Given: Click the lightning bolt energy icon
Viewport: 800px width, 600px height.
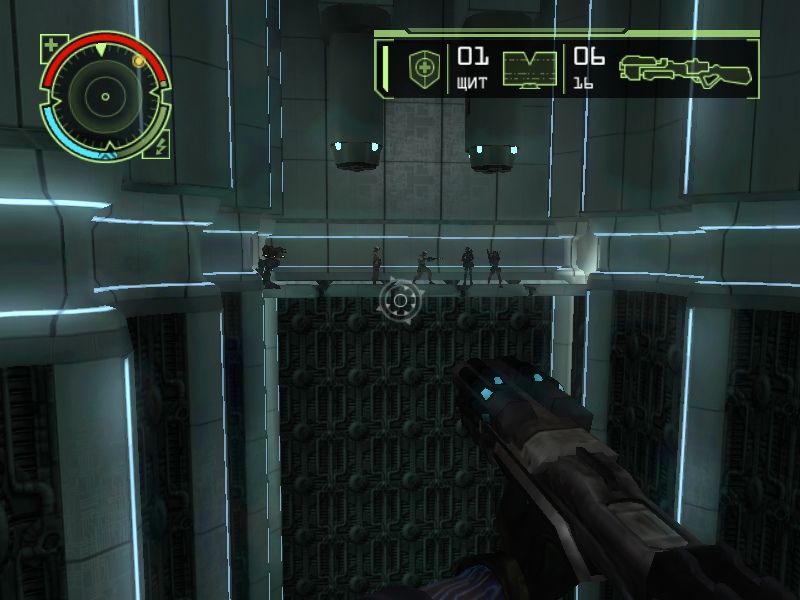Looking at the screenshot, I should coord(161,147).
